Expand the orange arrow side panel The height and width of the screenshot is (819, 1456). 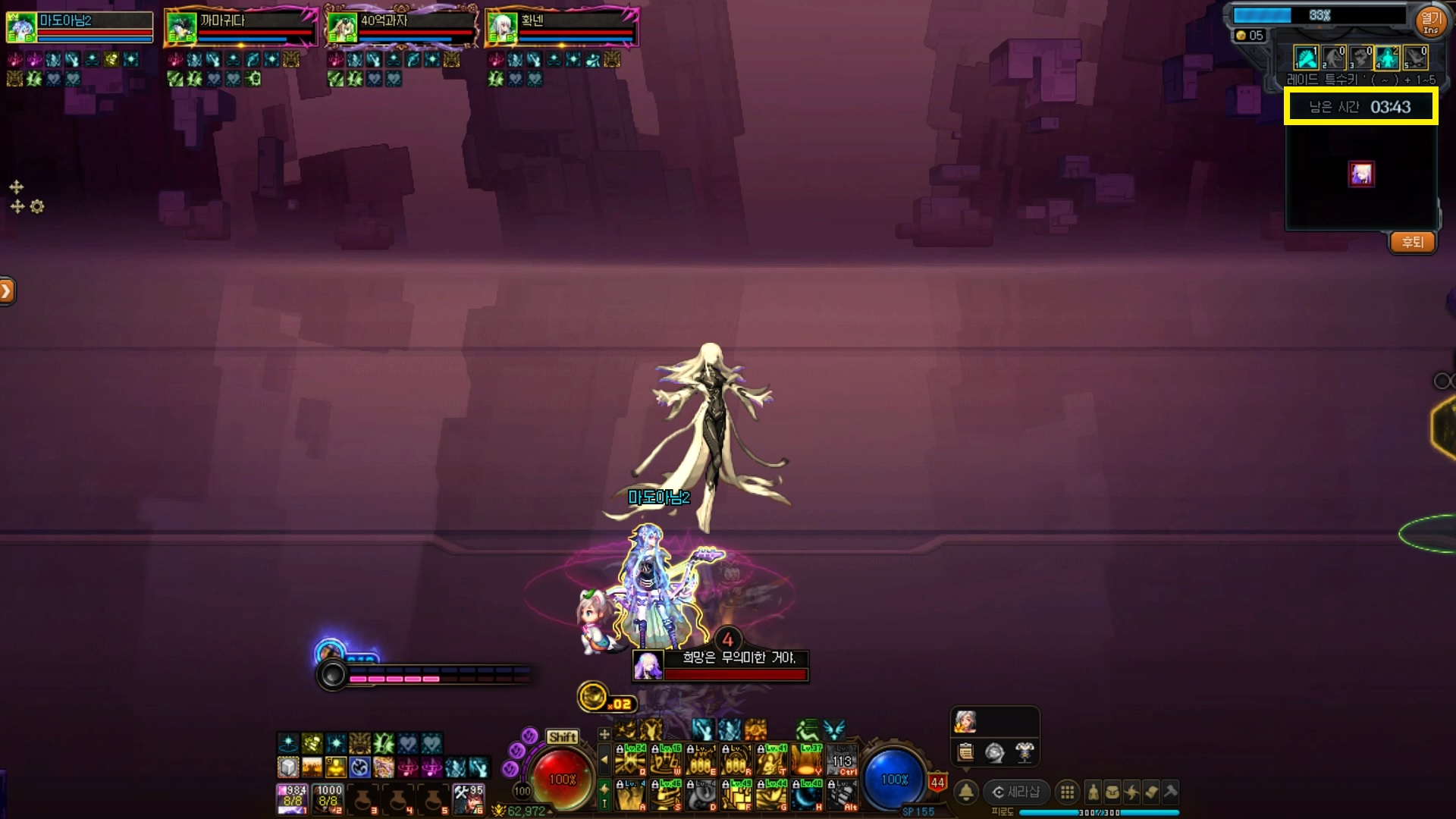(7, 290)
